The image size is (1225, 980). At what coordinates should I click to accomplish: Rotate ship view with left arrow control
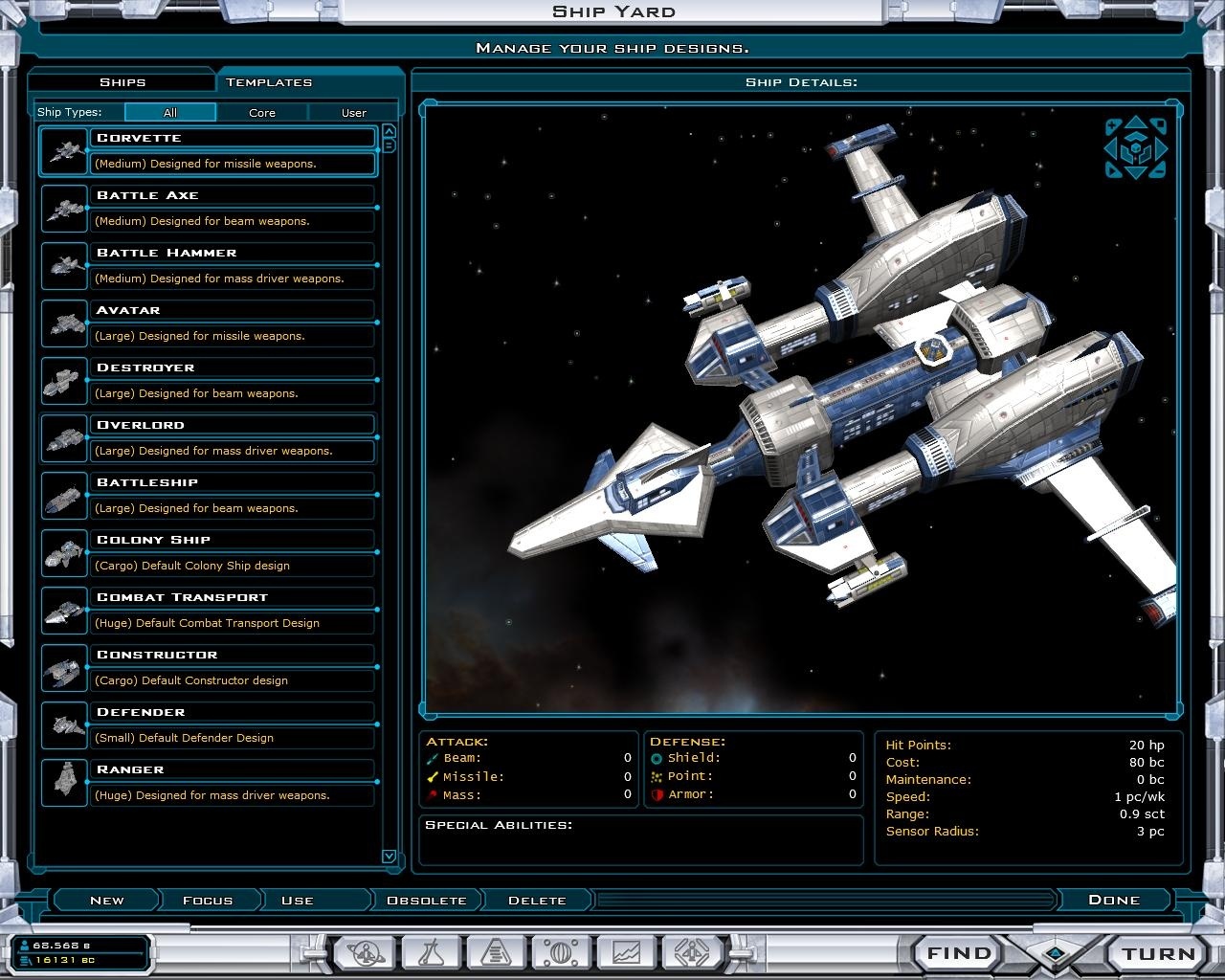[1110, 148]
